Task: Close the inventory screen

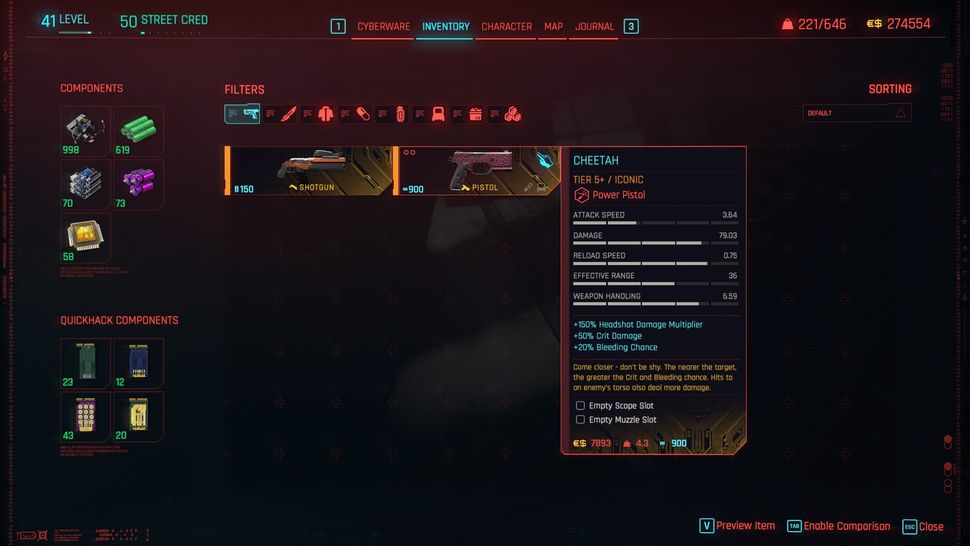Action: click(923, 526)
